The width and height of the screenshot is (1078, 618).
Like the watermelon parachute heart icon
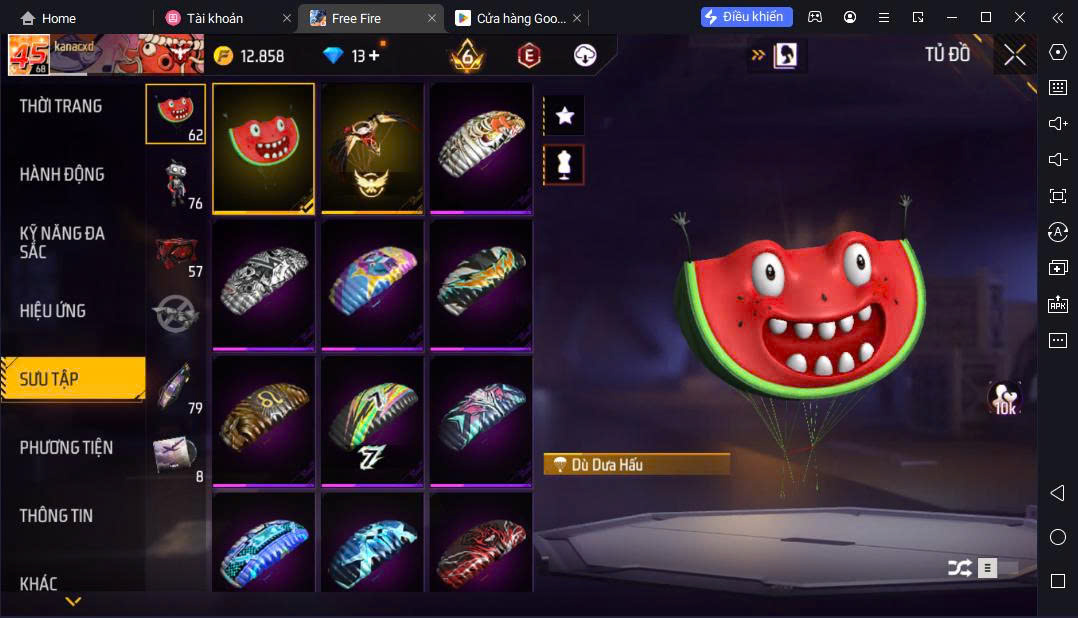[x=1004, y=397]
